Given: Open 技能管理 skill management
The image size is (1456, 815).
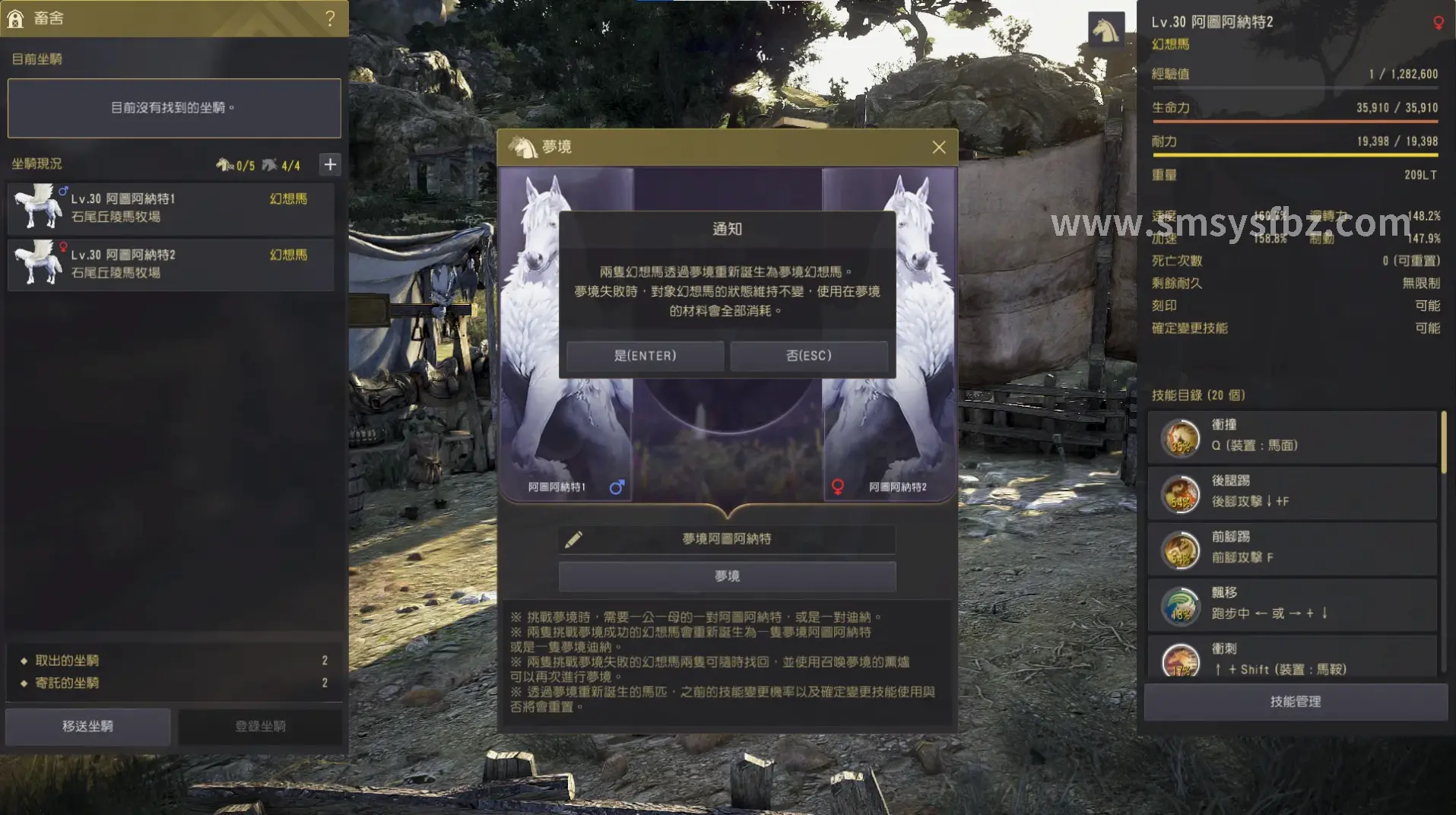Looking at the screenshot, I should [x=1295, y=701].
